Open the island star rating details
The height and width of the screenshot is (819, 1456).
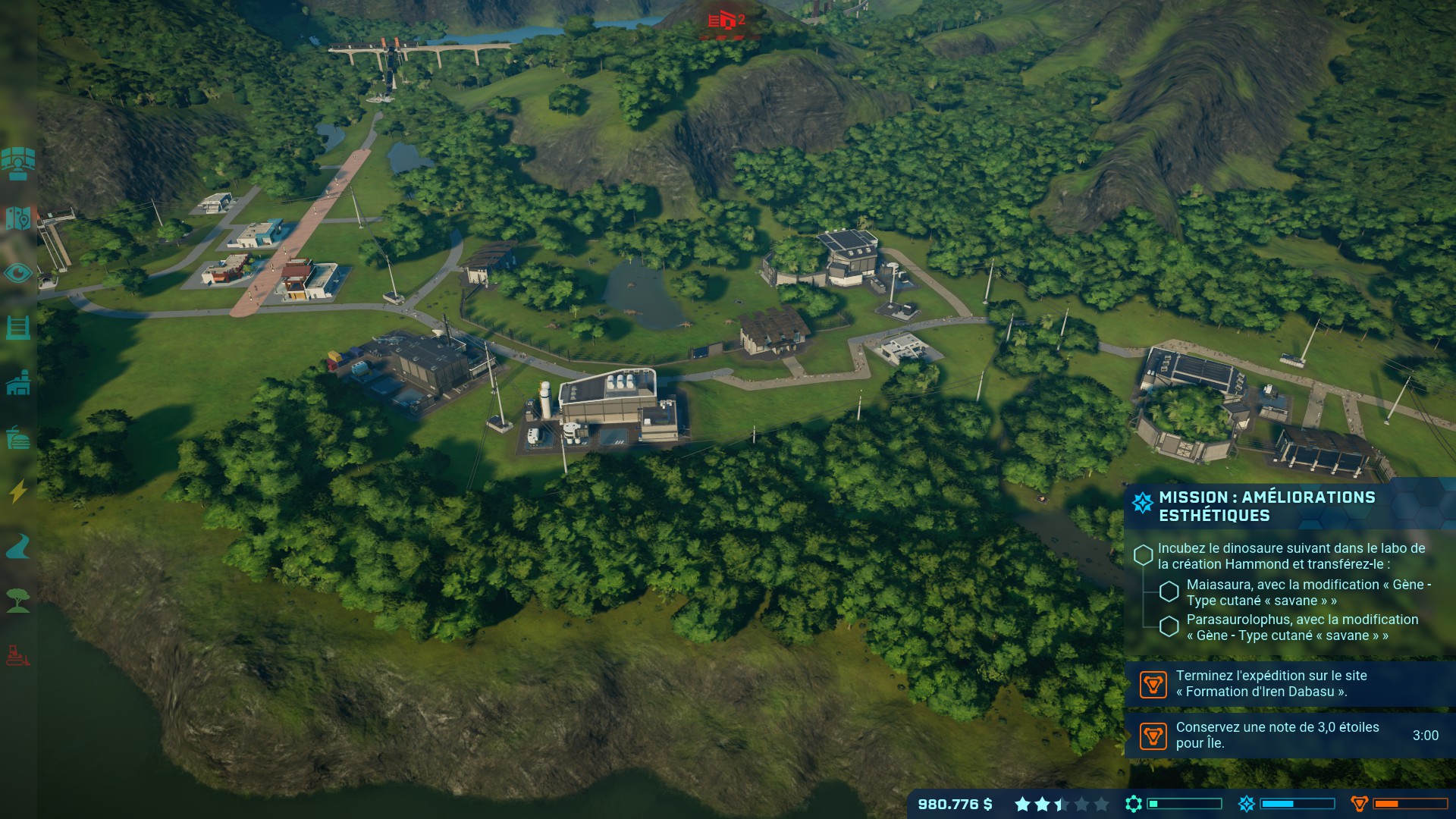(x=1061, y=804)
